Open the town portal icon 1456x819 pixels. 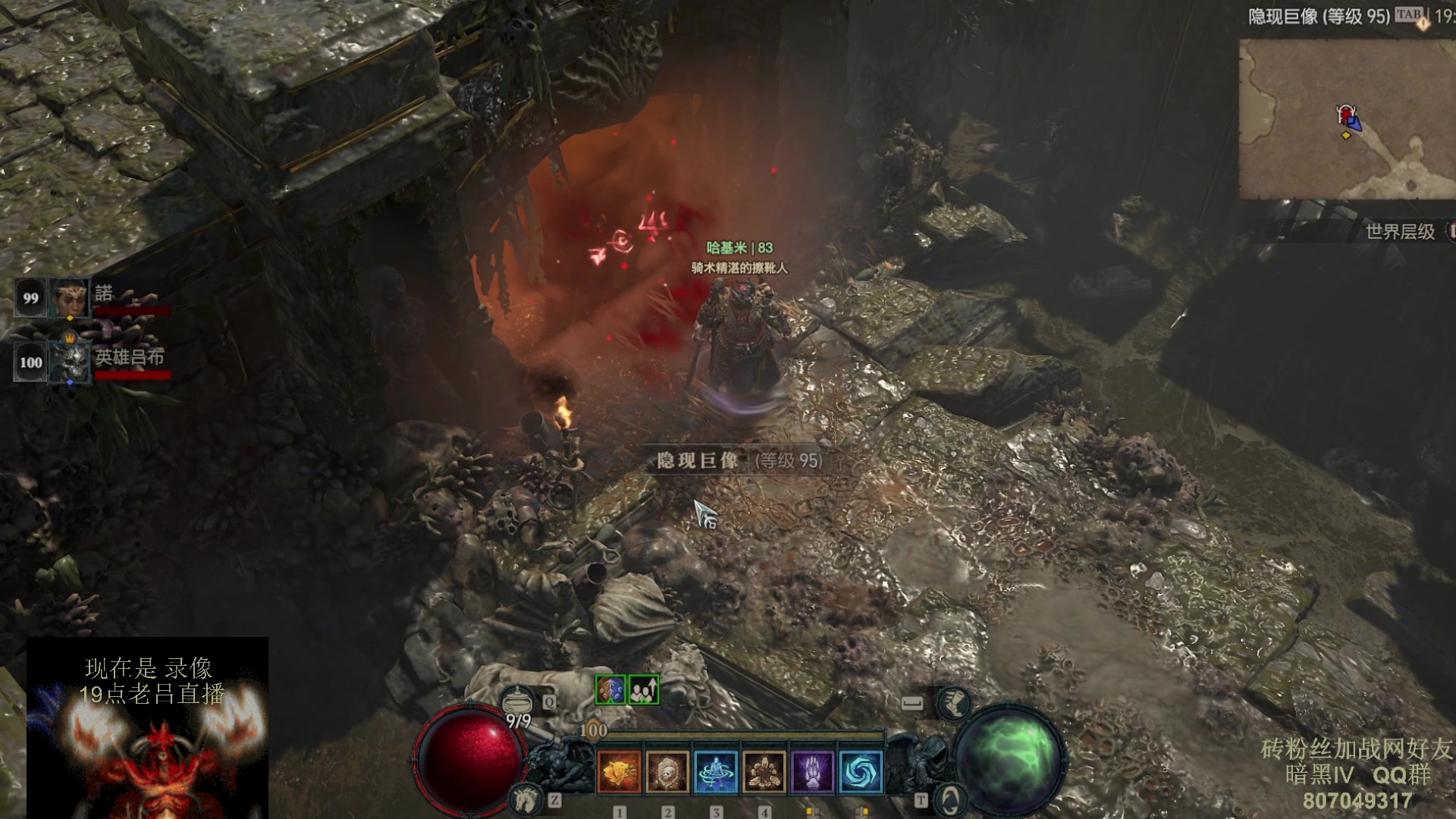(x=949, y=799)
